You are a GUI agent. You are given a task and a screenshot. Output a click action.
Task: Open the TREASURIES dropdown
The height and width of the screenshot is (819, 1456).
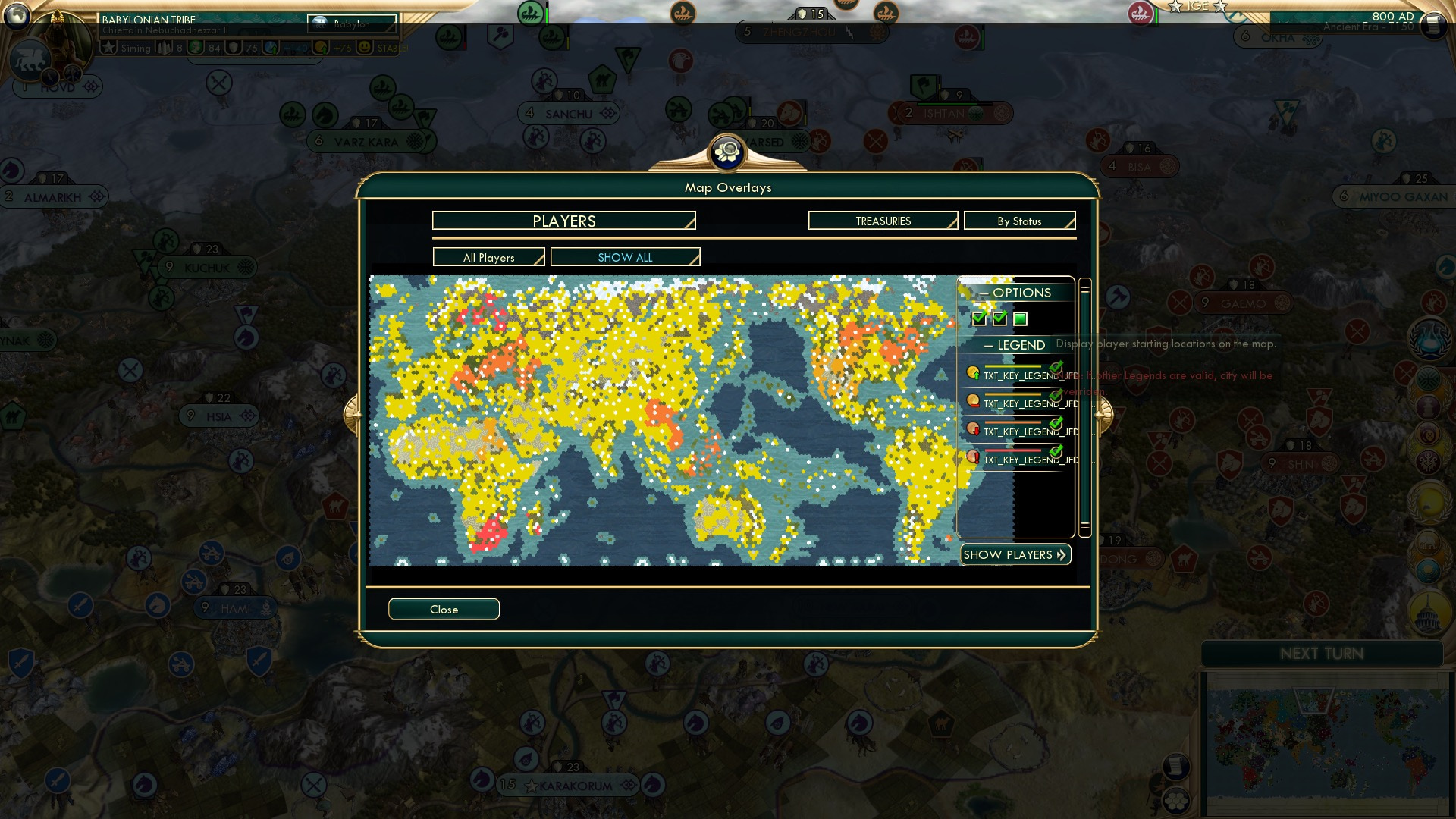(x=882, y=221)
